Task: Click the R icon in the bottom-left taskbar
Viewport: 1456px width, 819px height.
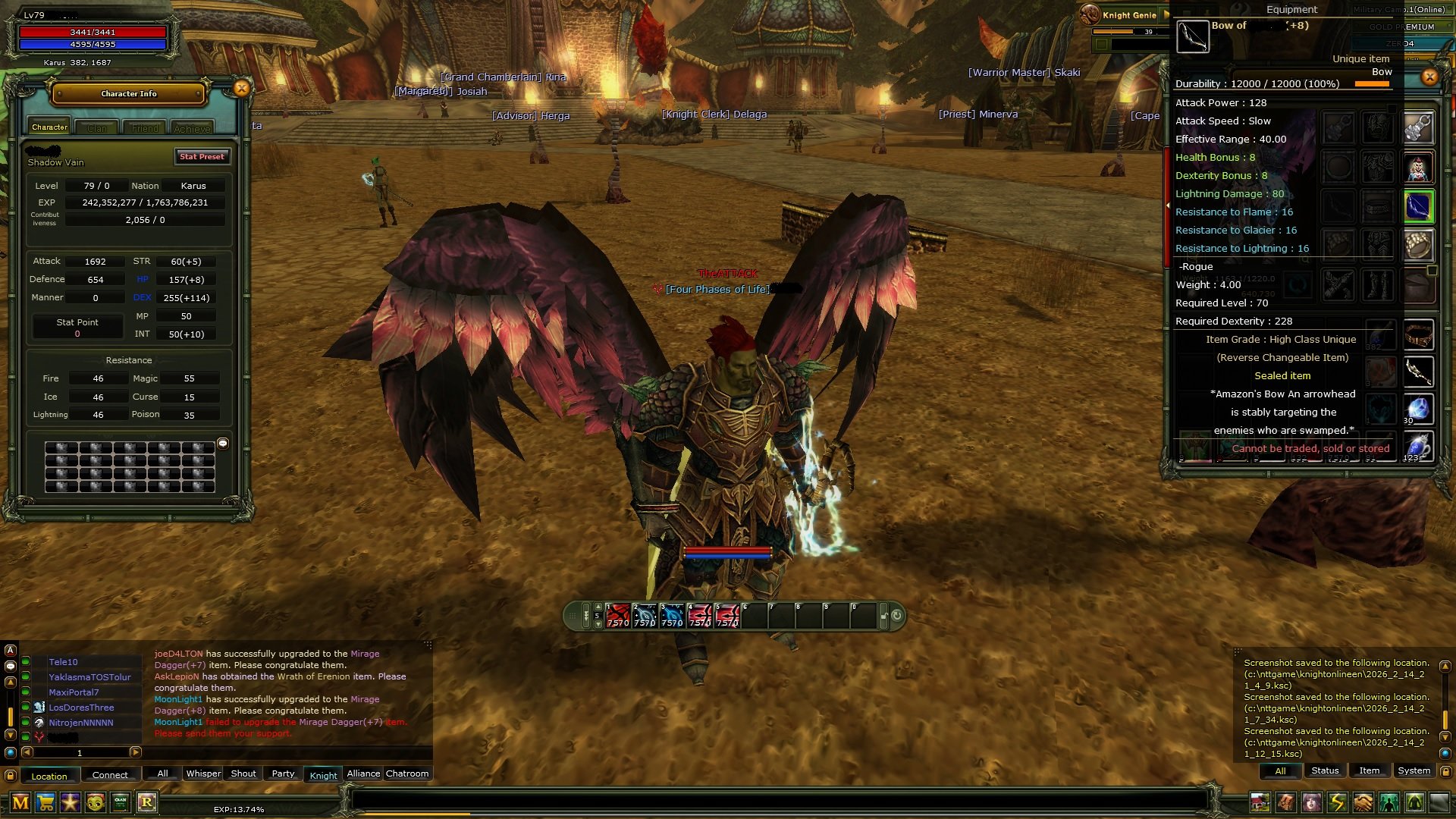Action: pos(146,804)
